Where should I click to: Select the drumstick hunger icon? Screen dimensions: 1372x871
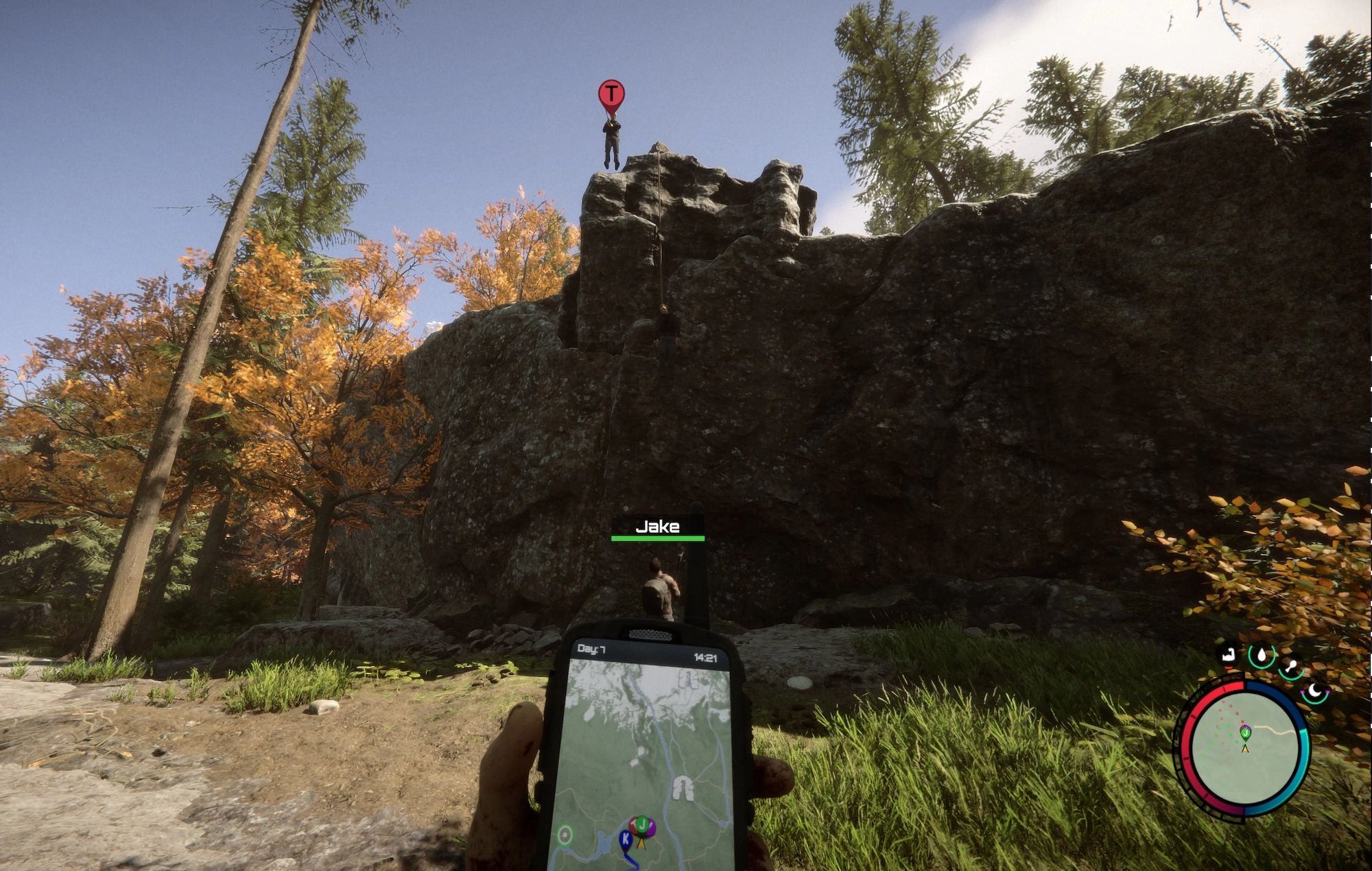(x=1290, y=666)
